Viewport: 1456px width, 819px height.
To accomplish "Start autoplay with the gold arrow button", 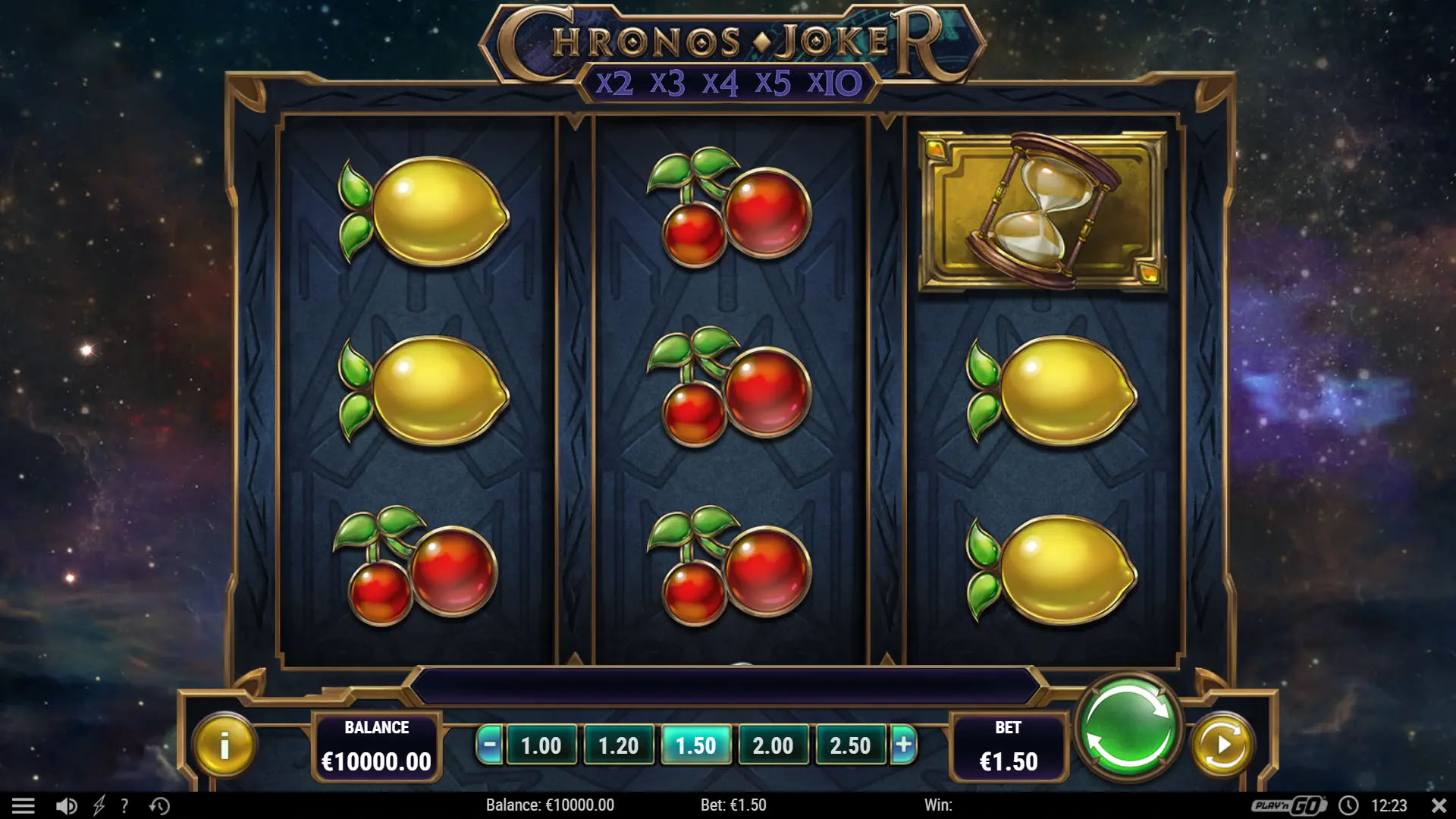I will tap(1222, 745).
